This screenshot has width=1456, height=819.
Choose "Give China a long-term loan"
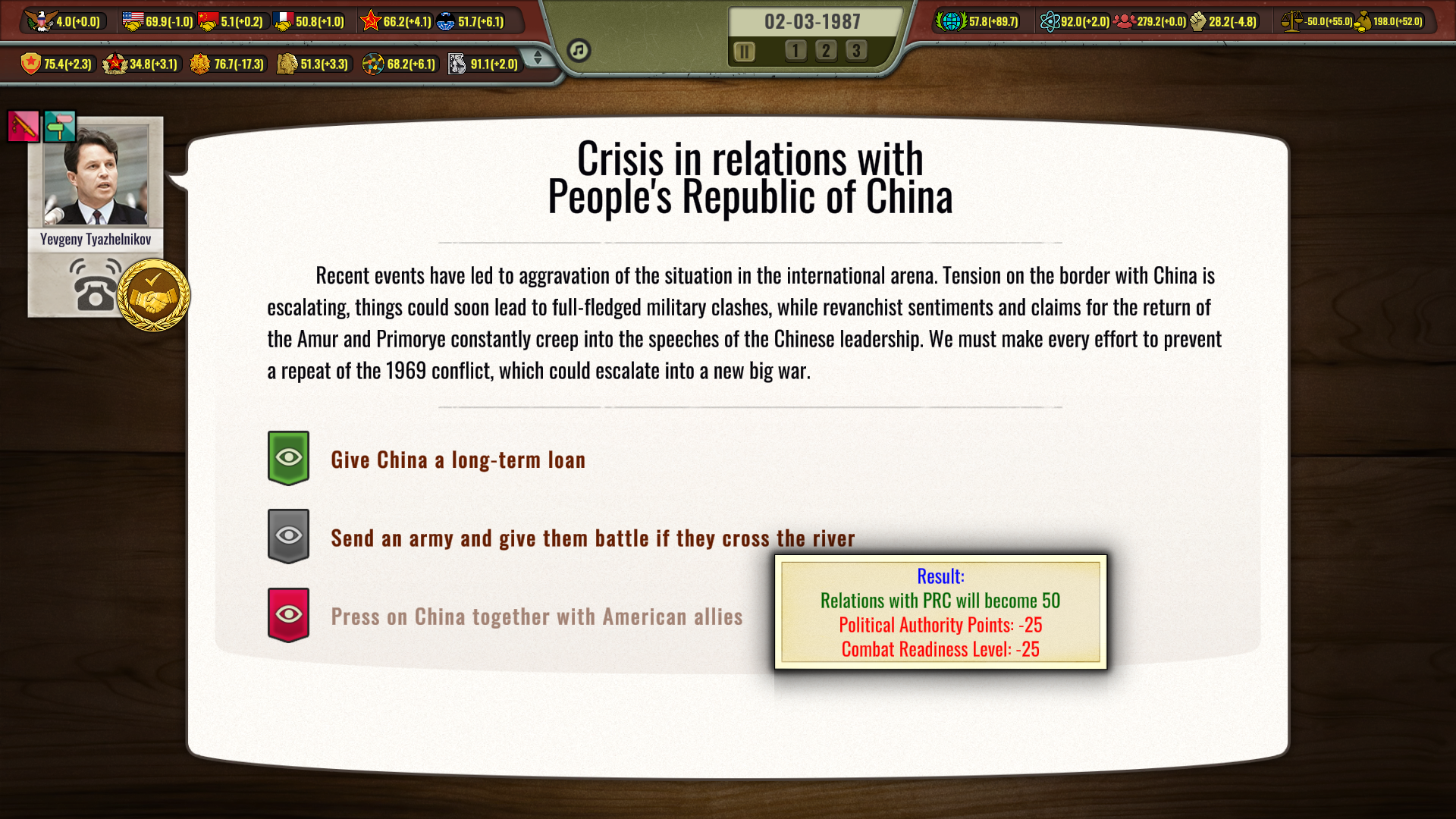pos(458,460)
